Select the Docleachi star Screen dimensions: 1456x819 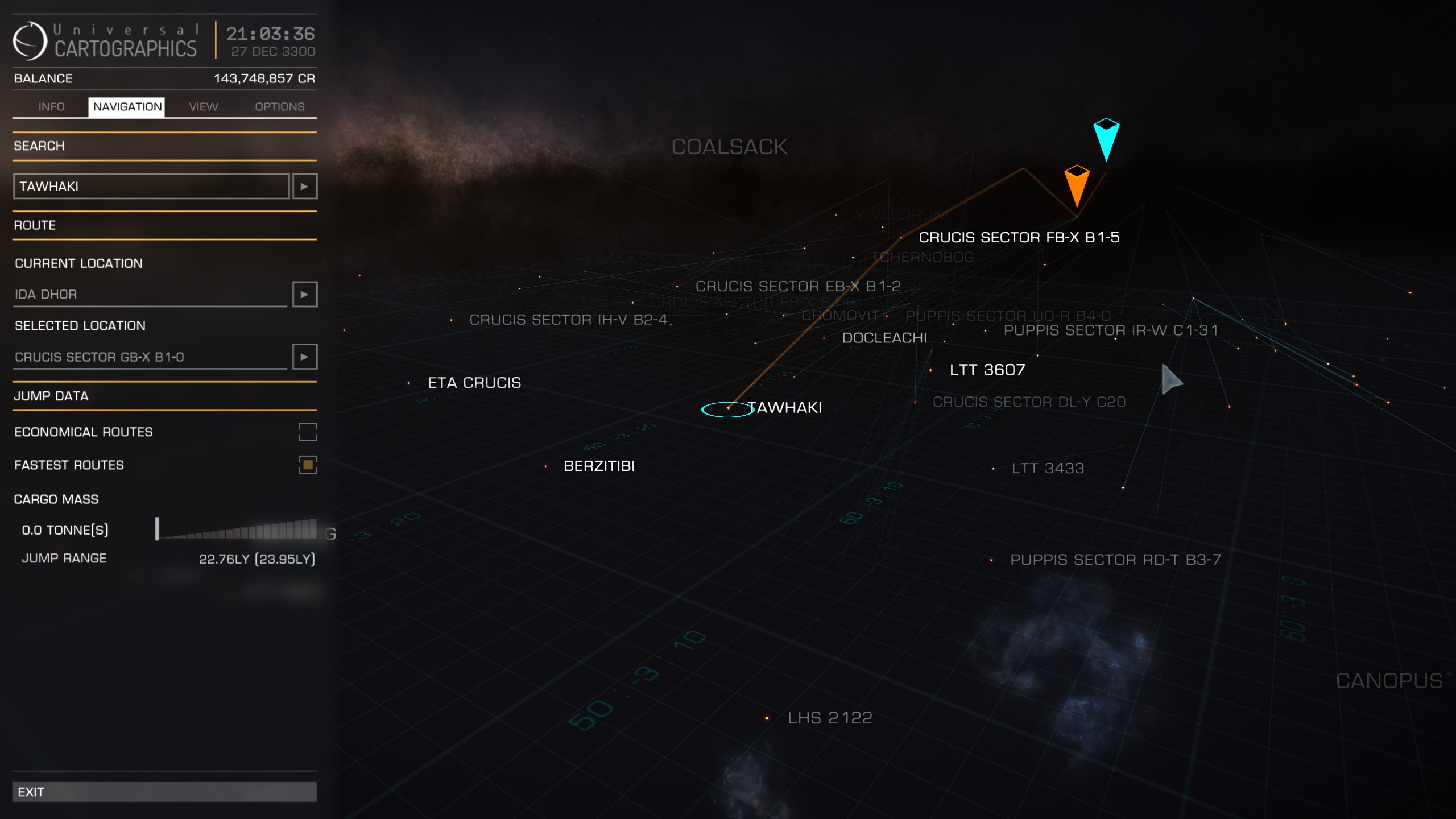click(x=824, y=338)
